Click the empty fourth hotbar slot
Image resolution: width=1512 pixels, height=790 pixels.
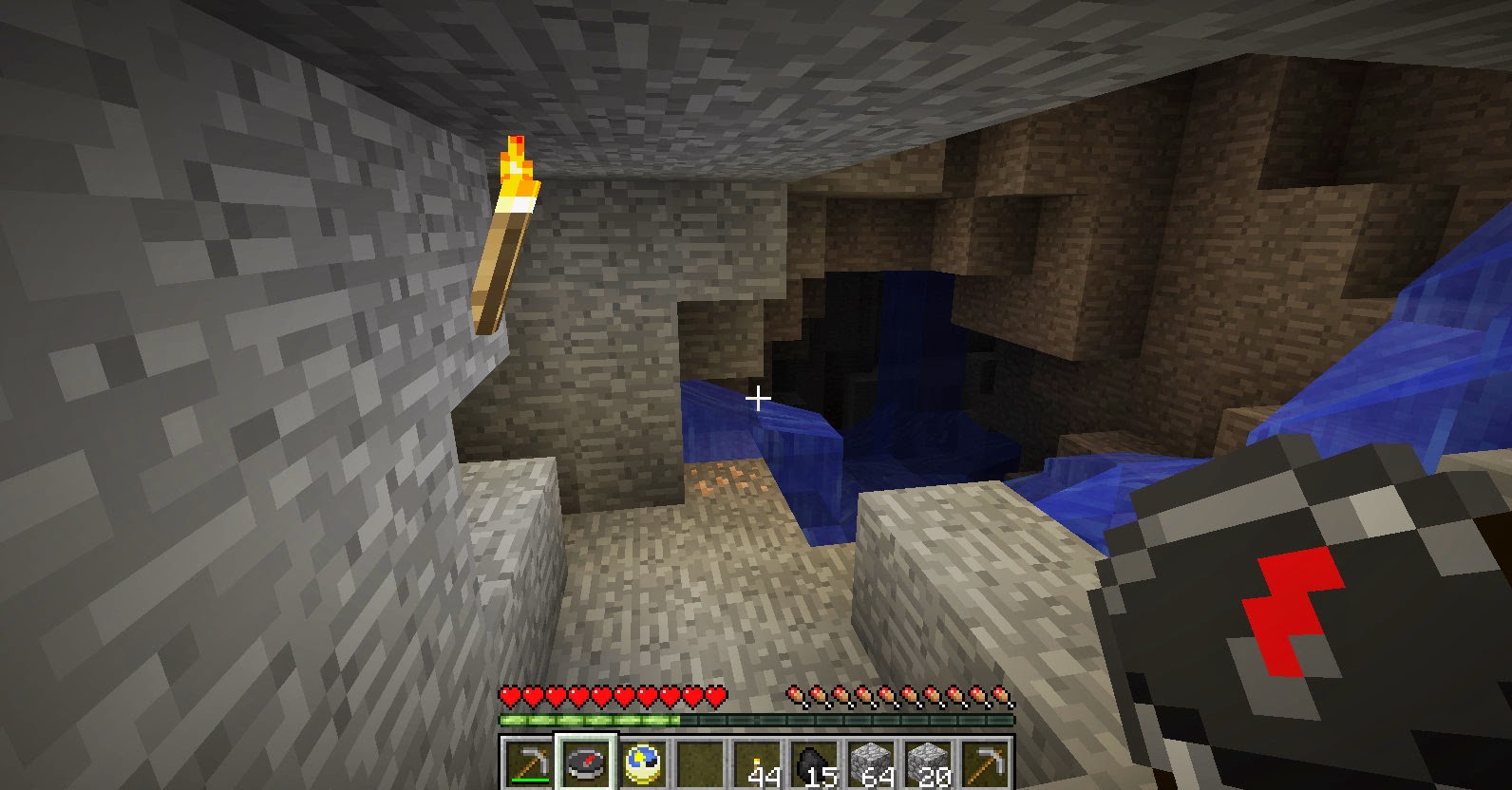(x=703, y=762)
